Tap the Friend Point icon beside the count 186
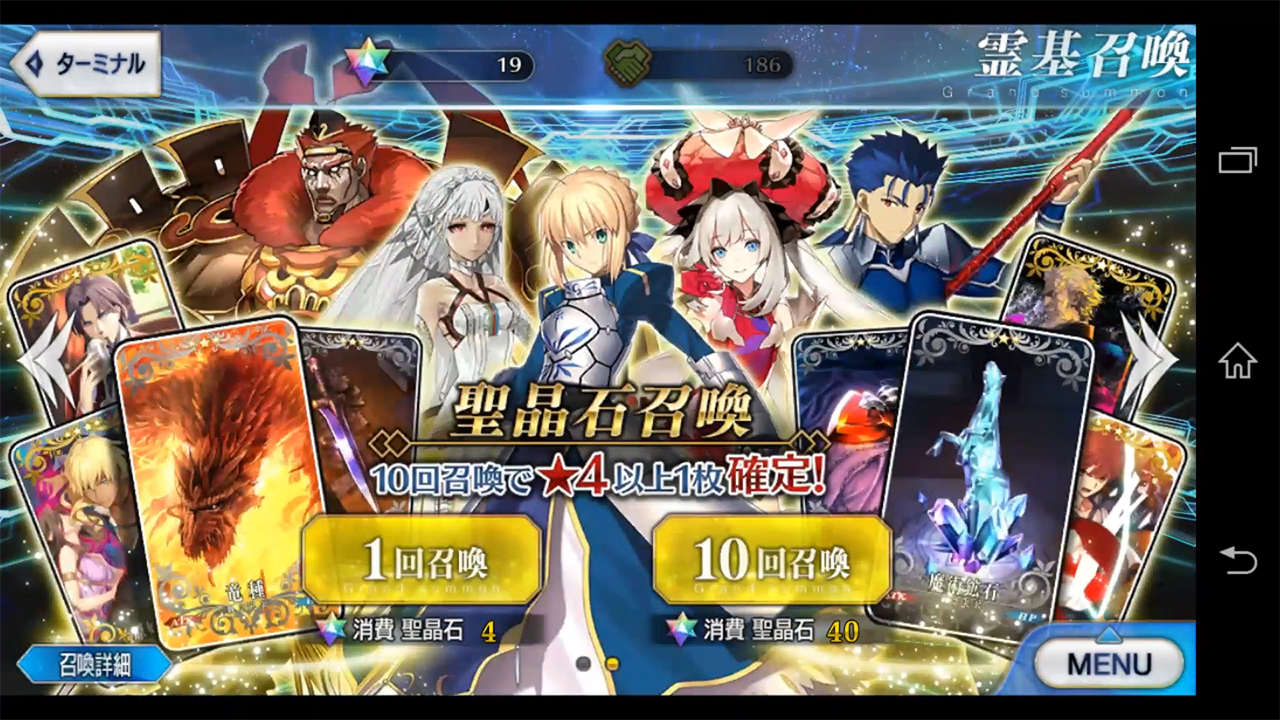This screenshot has width=1280, height=720. [x=628, y=63]
